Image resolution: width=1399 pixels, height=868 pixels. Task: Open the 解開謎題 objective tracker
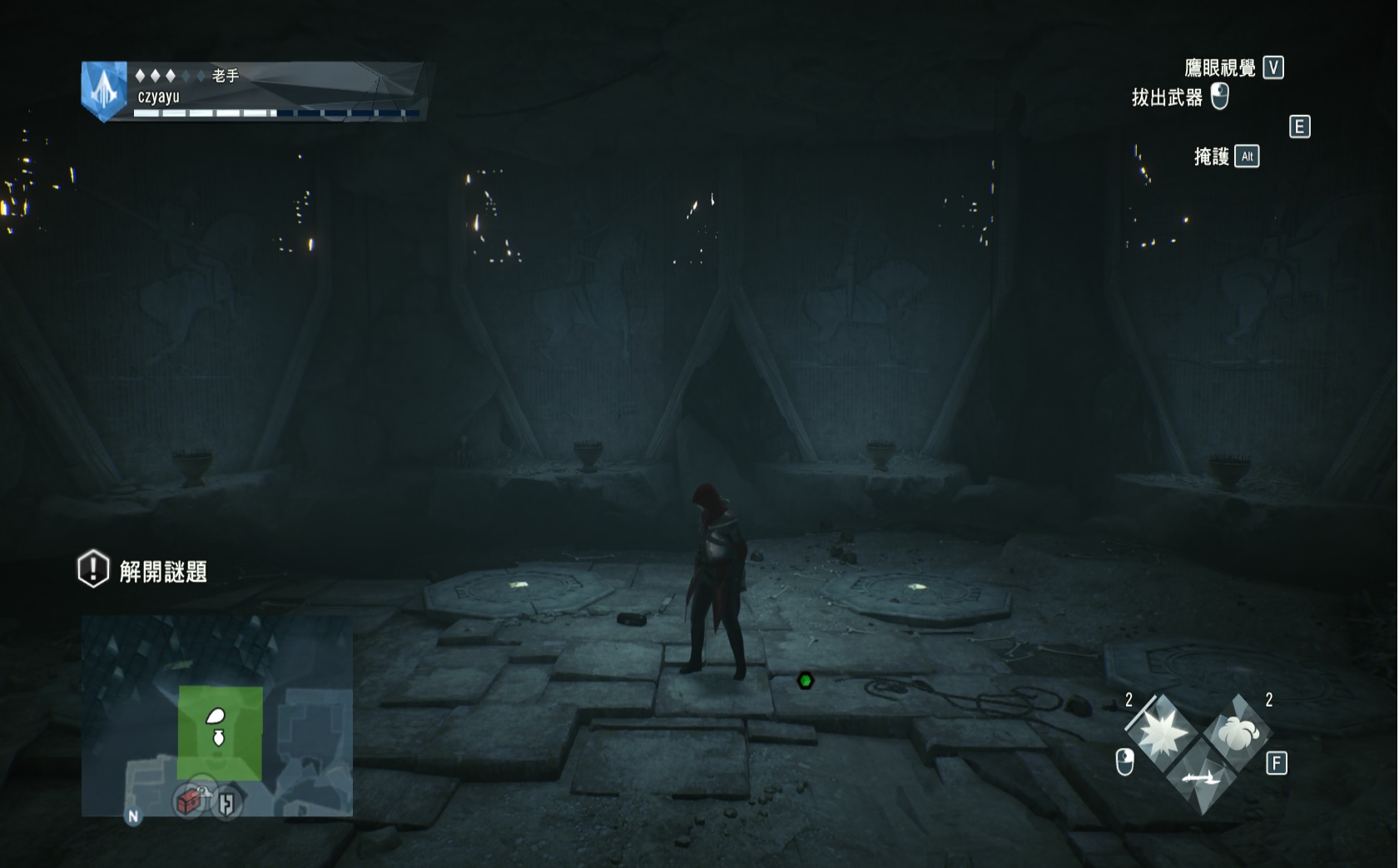coord(143,571)
